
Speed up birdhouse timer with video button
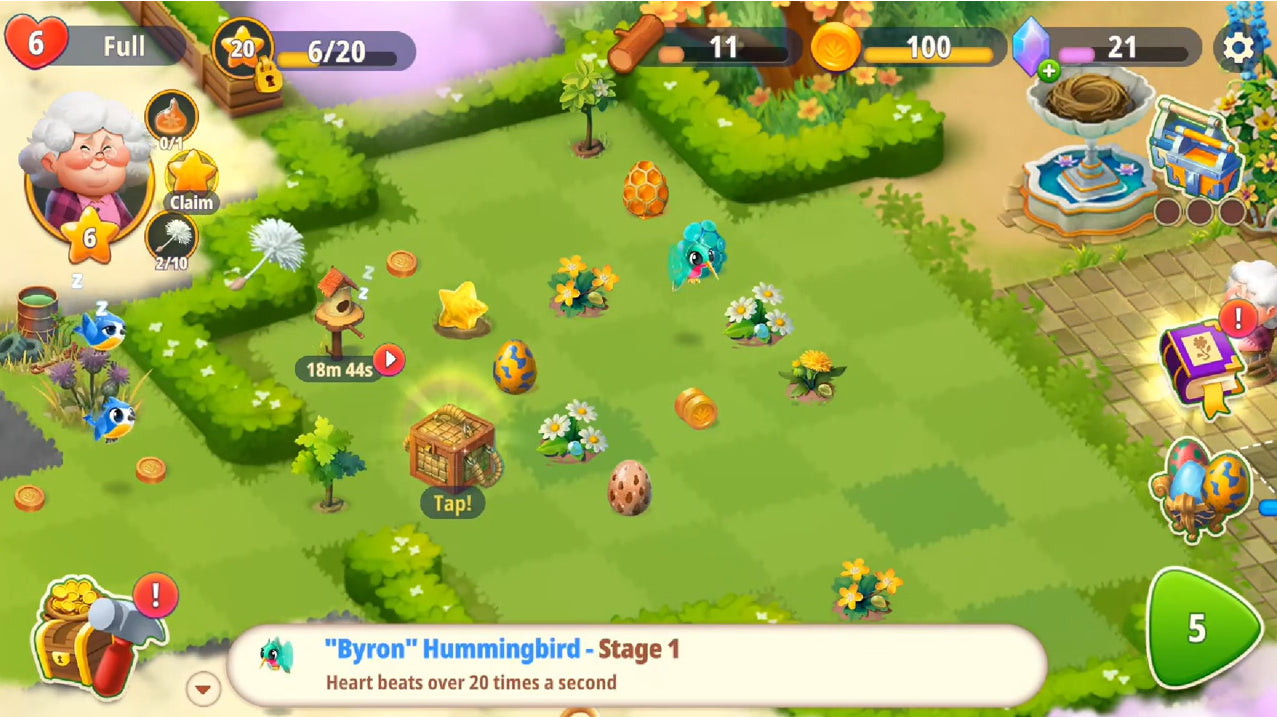(388, 359)
